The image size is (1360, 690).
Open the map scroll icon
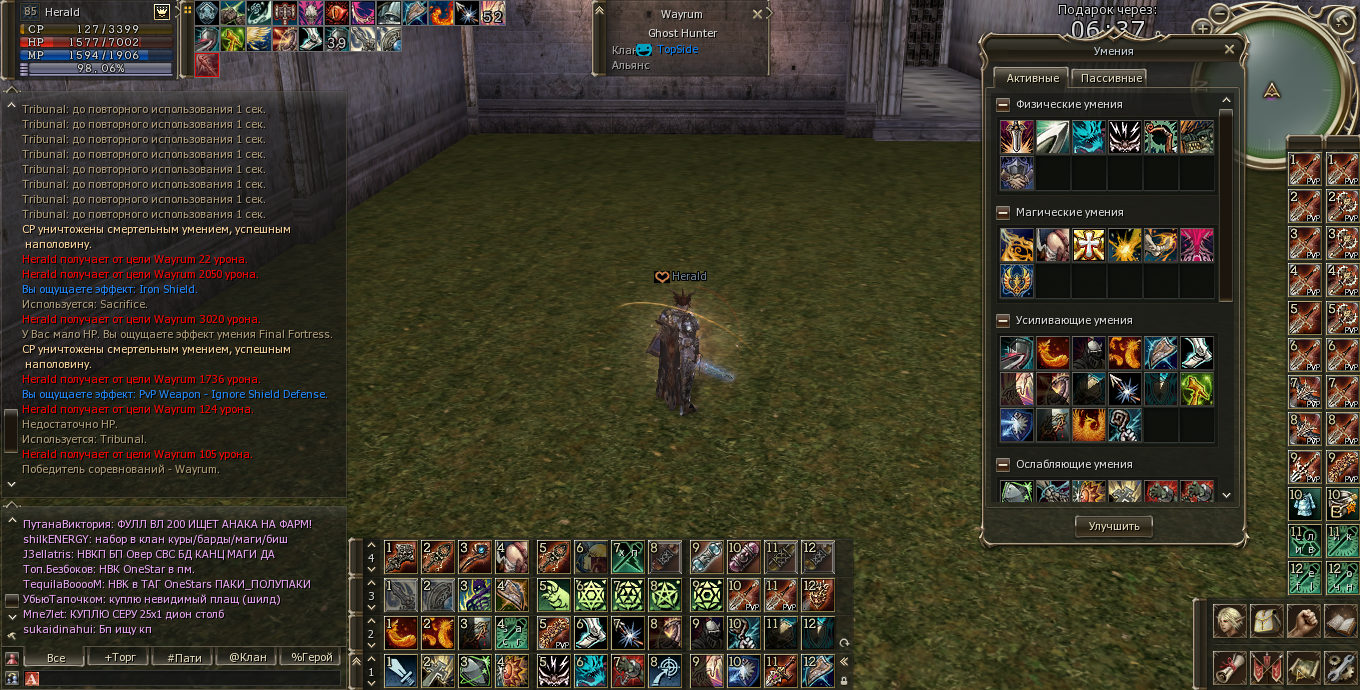click(1303, 666)
